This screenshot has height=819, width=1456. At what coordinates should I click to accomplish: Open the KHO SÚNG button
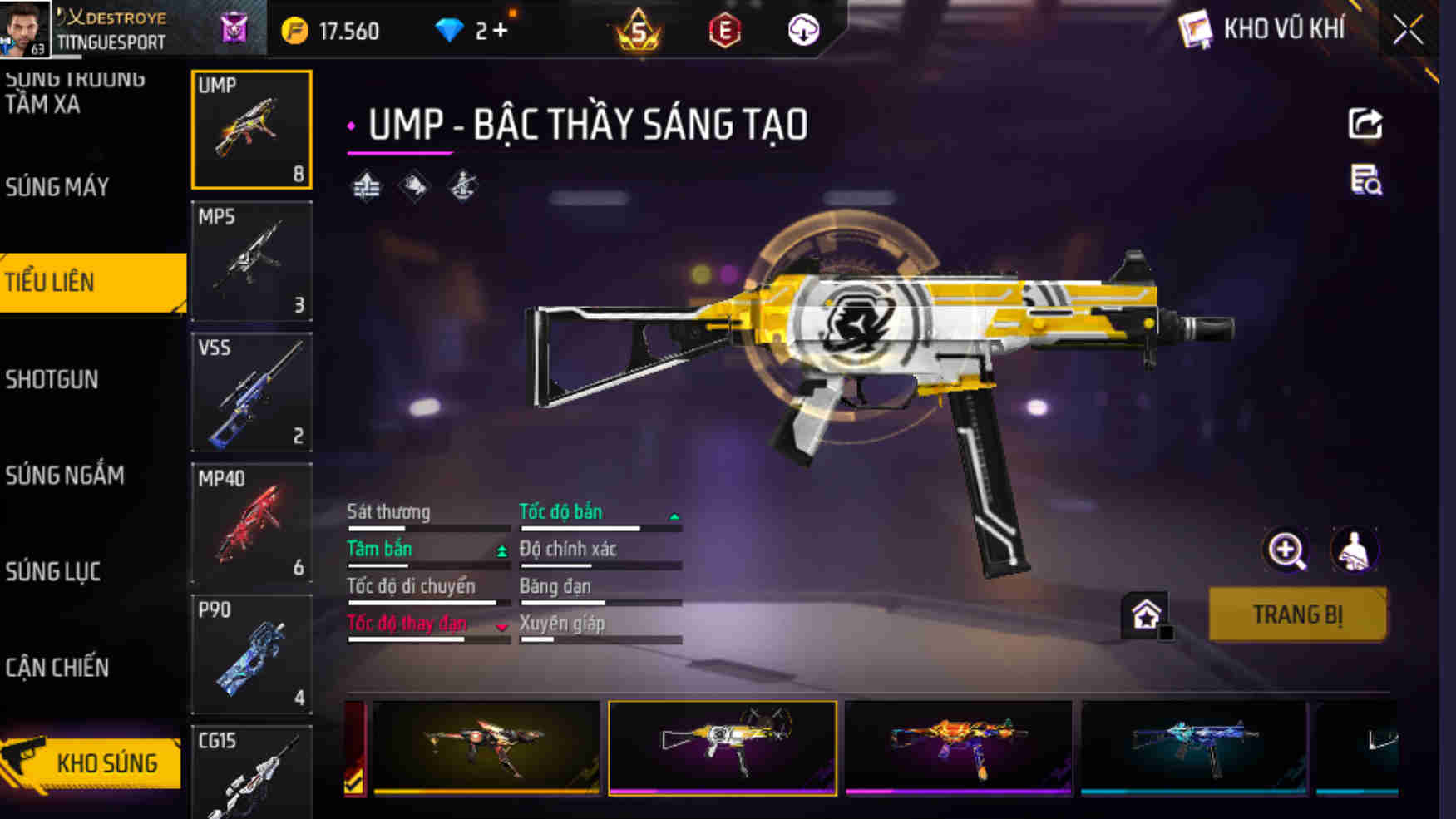(x=93, y=762)
